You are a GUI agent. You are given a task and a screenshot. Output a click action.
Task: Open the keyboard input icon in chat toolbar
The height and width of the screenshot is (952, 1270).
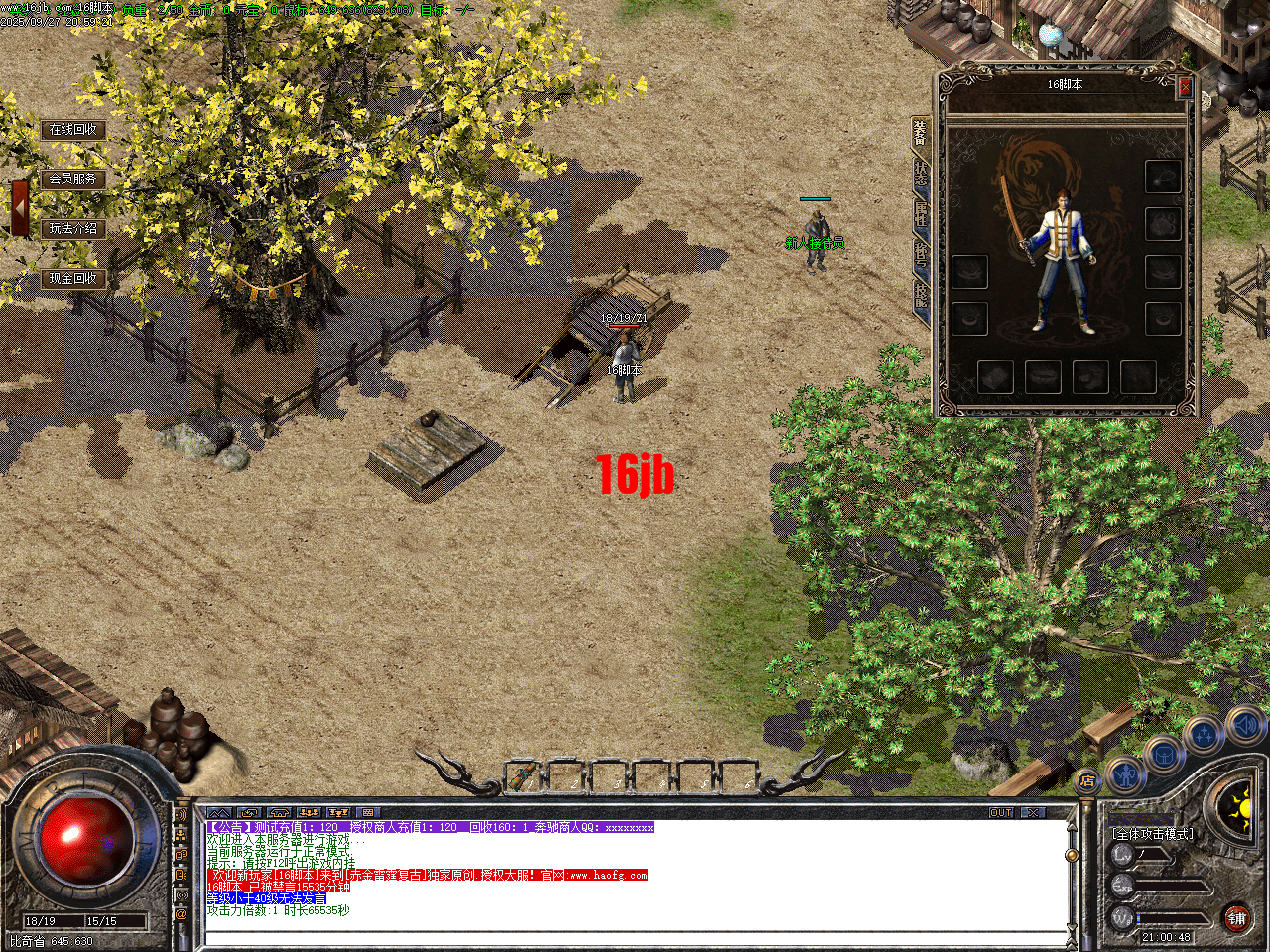(369, 811)
